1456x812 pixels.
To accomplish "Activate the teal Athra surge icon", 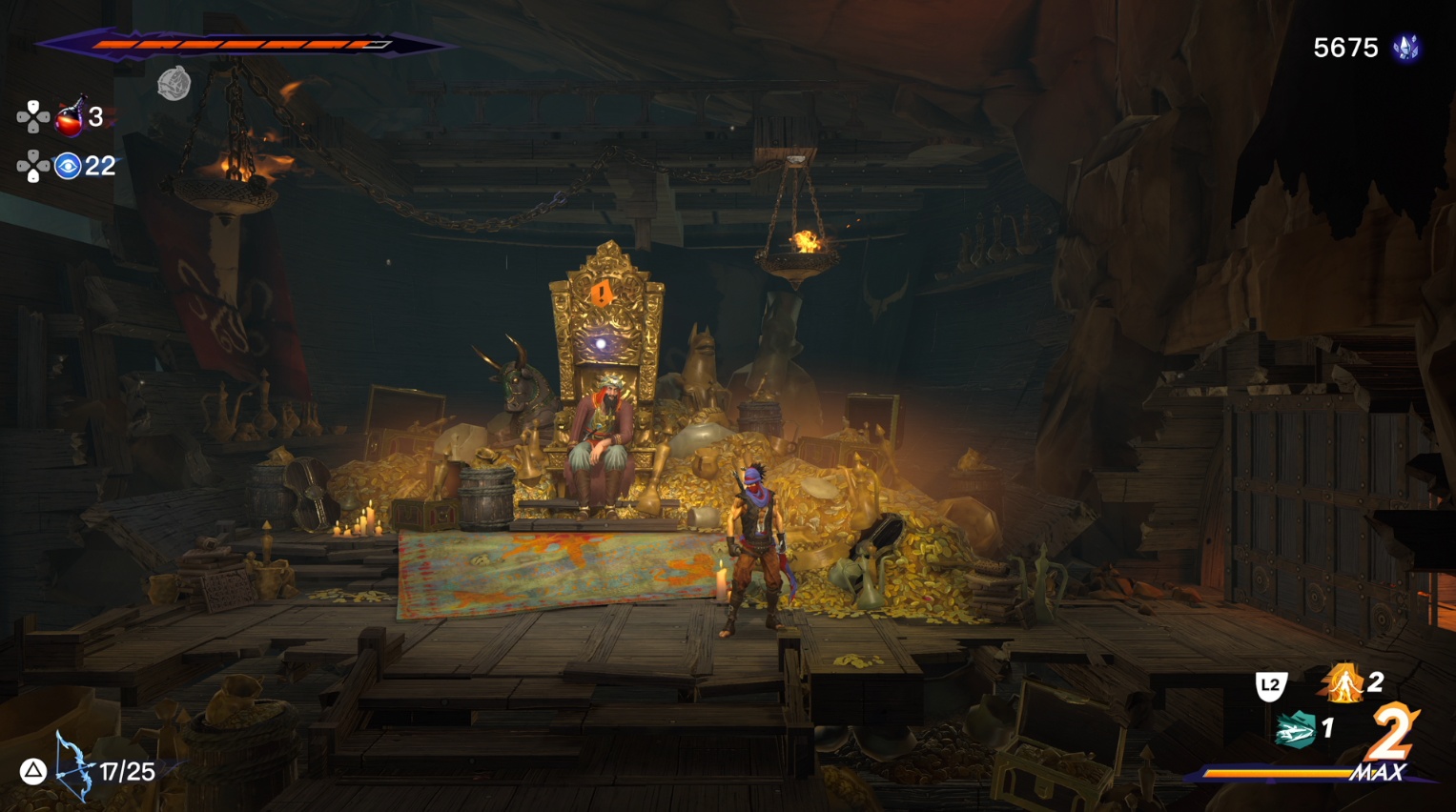I will click(x=1296, y=730).
